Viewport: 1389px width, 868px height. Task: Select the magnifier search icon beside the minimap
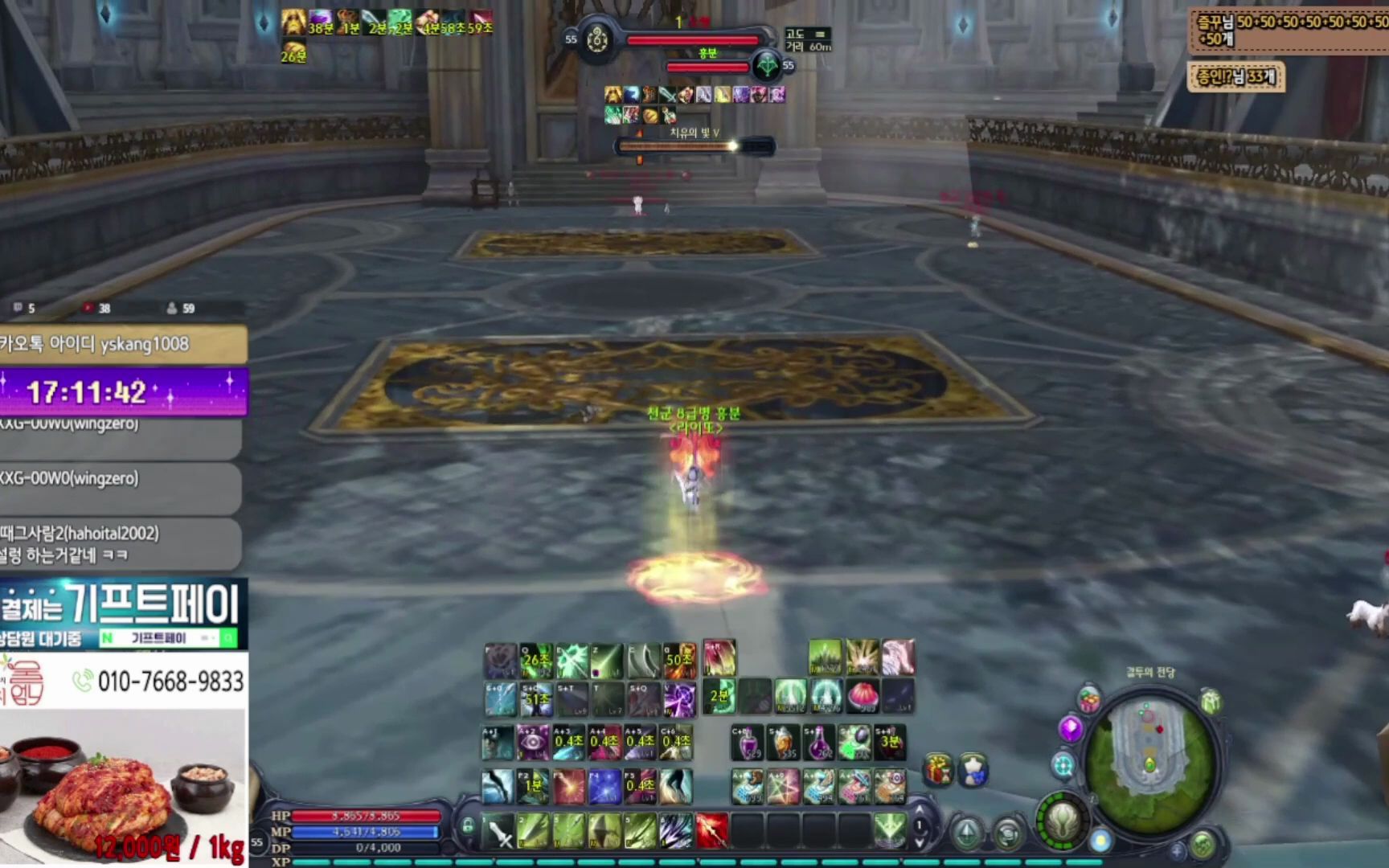point(1063,765)
